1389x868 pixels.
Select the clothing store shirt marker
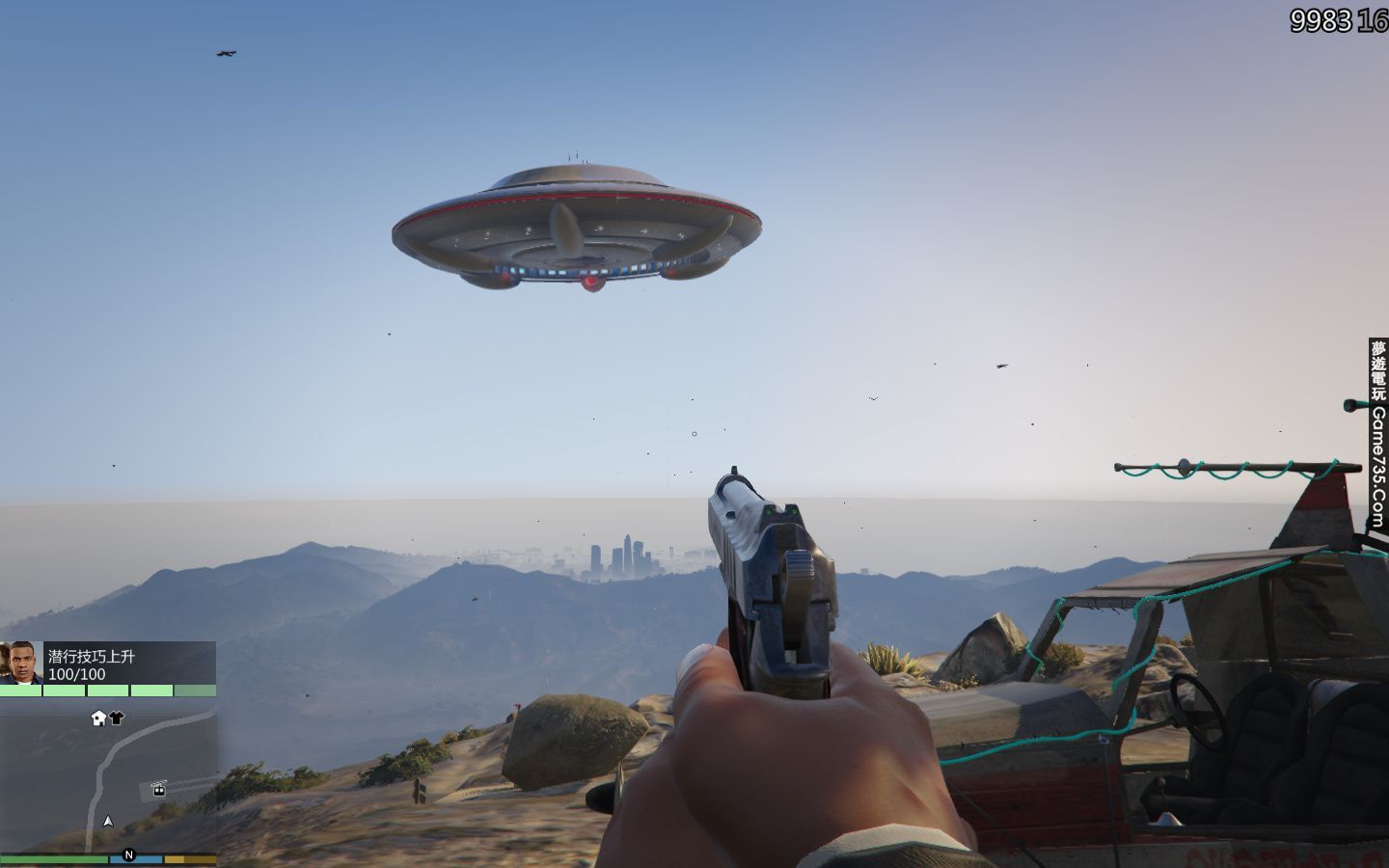[117, 718]
